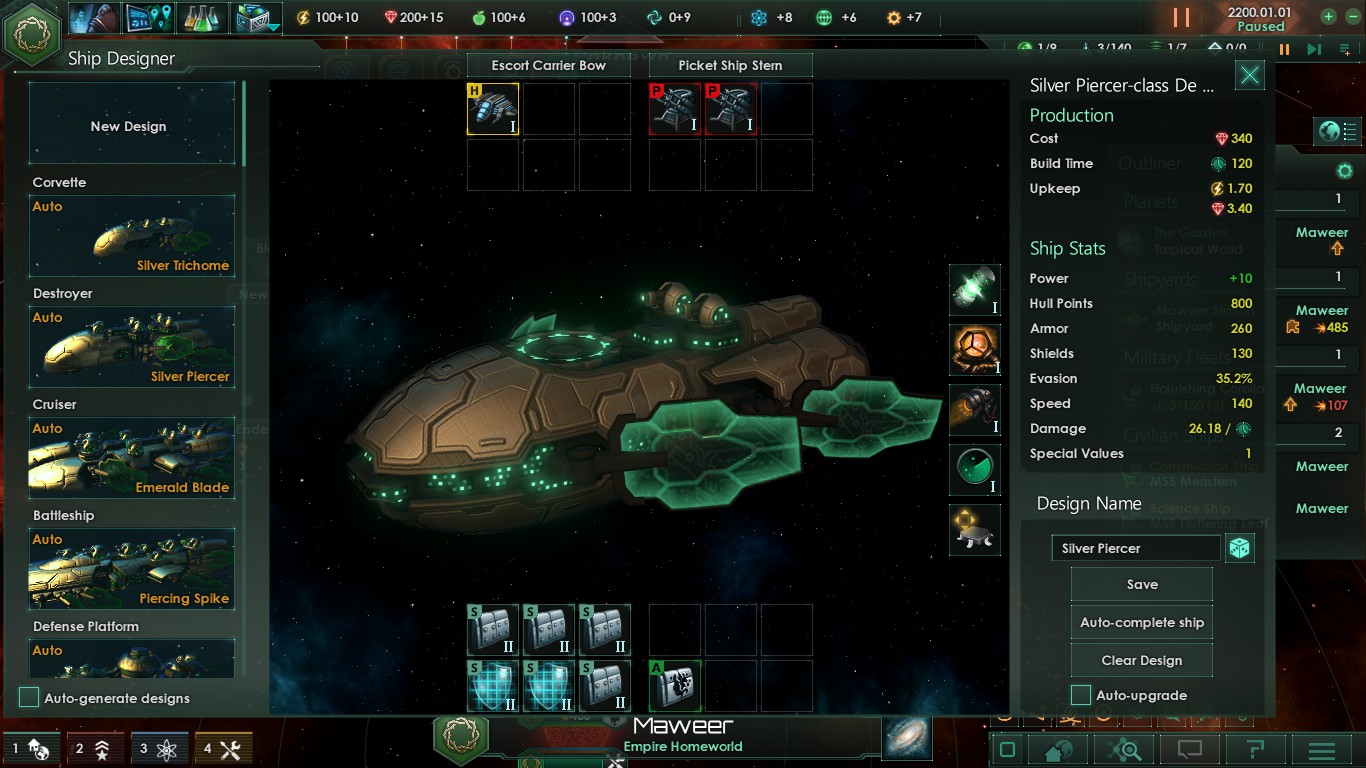1366x768 pixels.
Task: Open the galaxy map view
Action: click(907, 738)
